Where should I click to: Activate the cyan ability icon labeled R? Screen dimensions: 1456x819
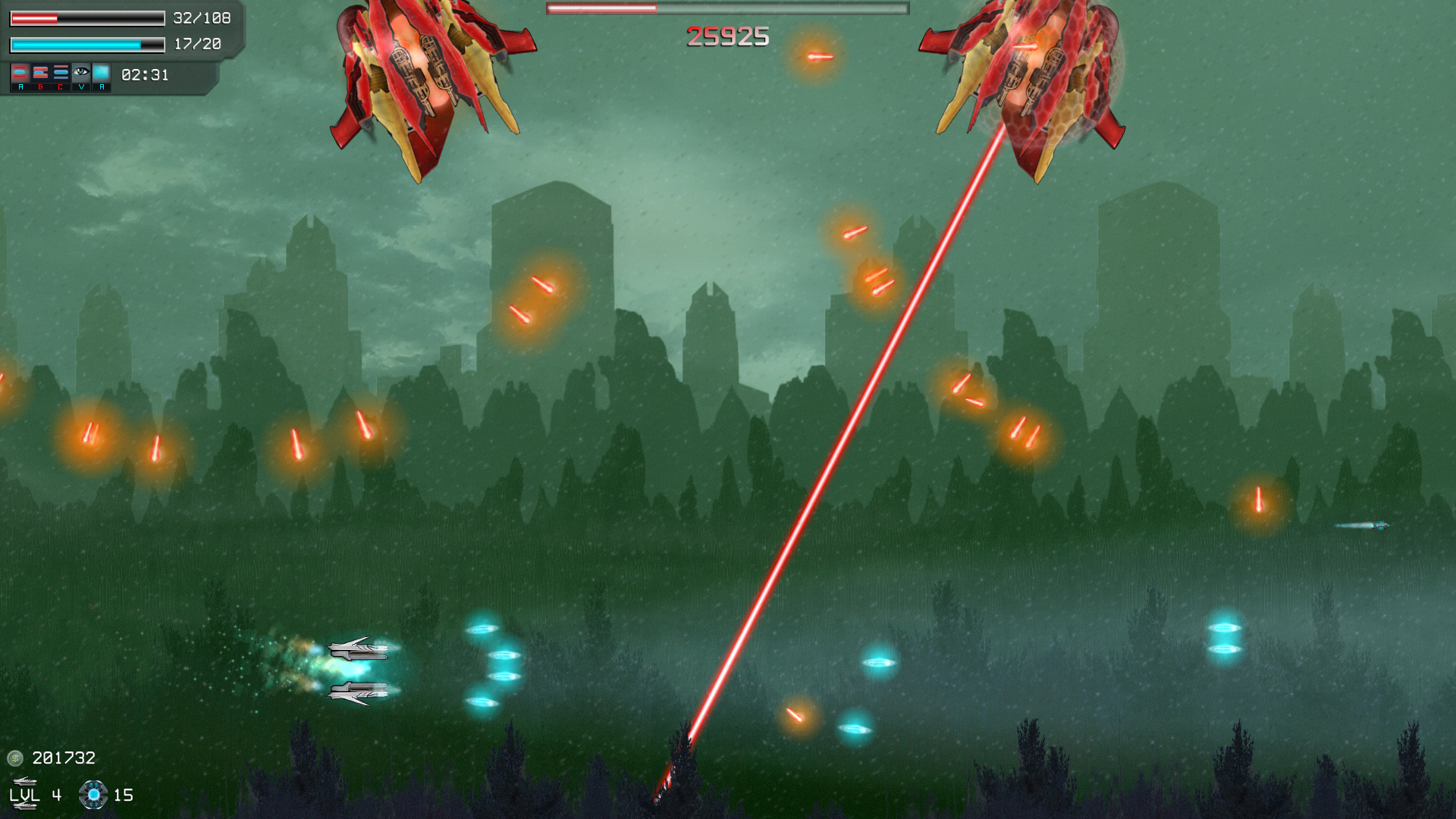pos(102,72)
